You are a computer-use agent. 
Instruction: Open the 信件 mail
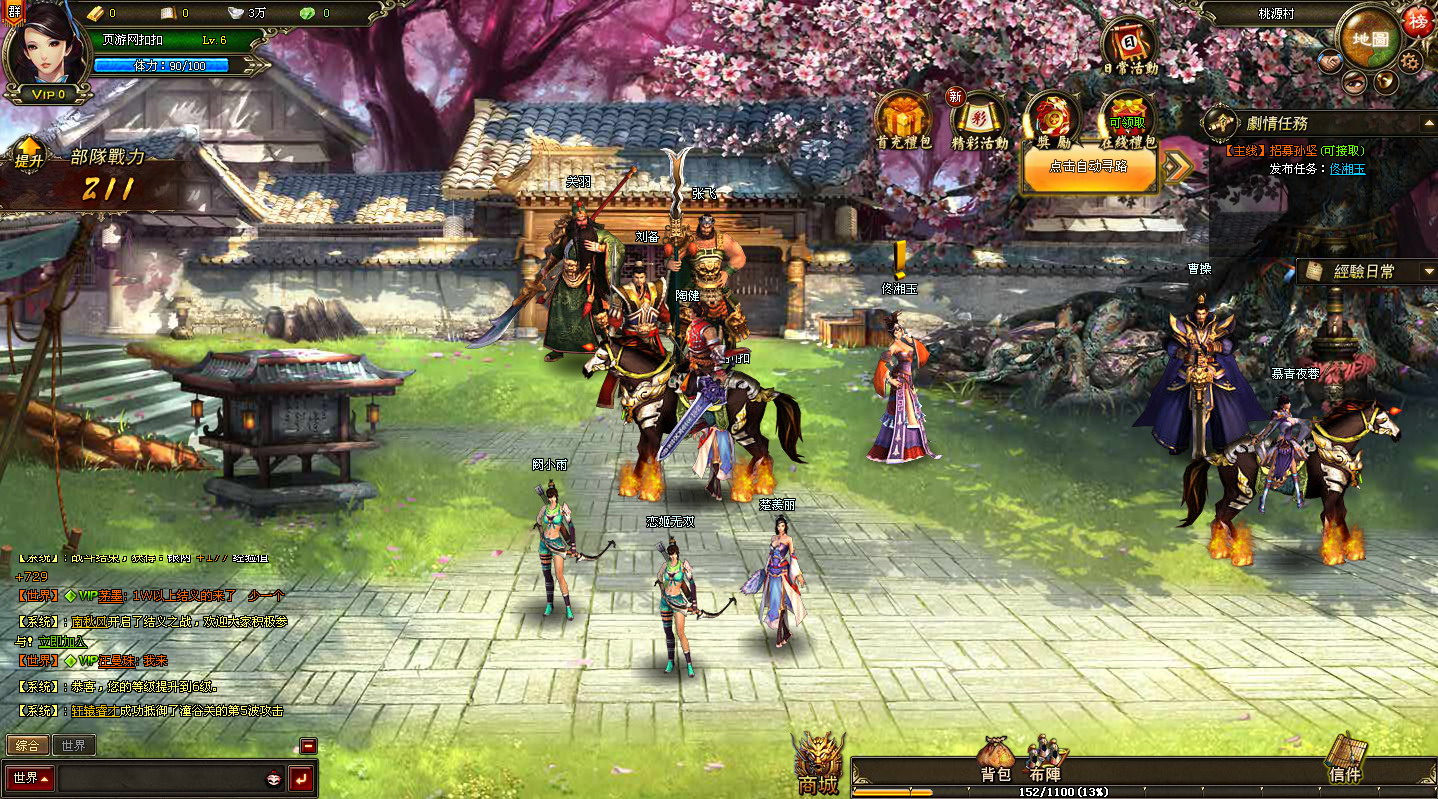pyautogui.click(x=1345, y=762)
